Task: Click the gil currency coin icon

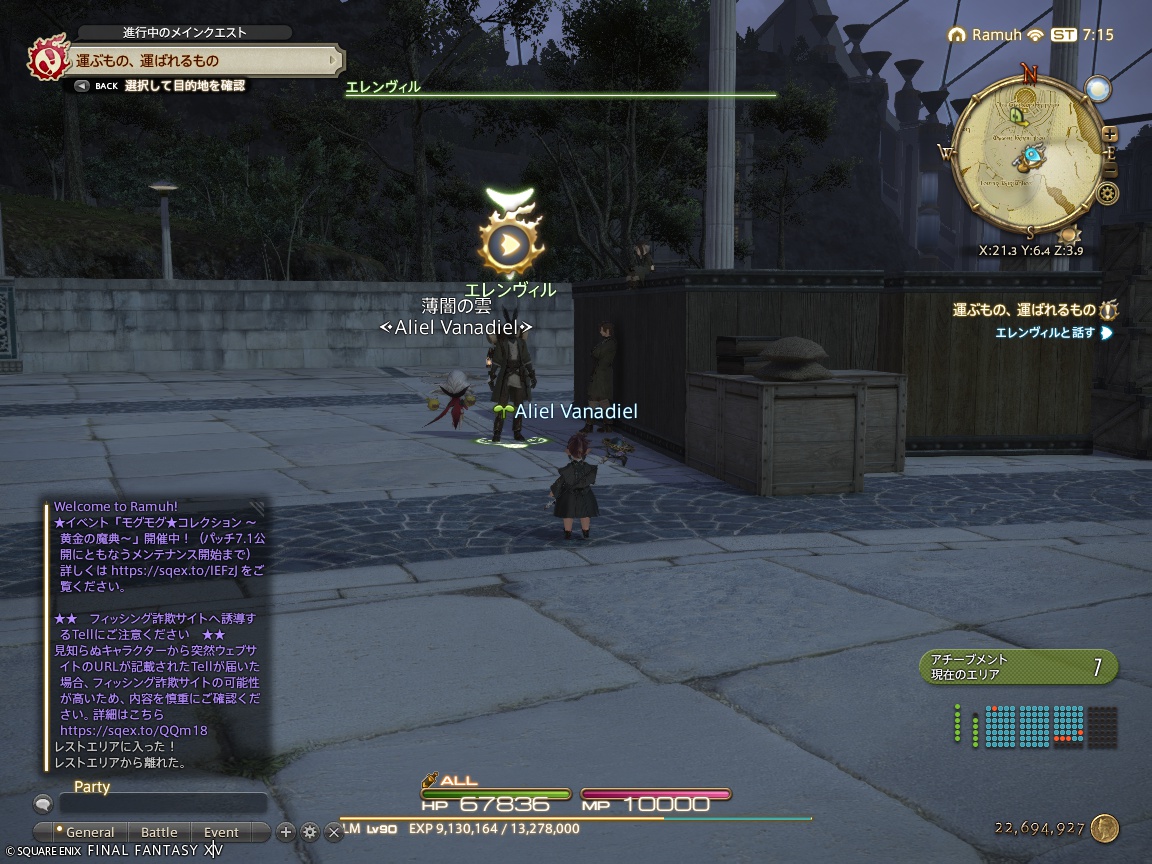Action: pos(1104,828)
